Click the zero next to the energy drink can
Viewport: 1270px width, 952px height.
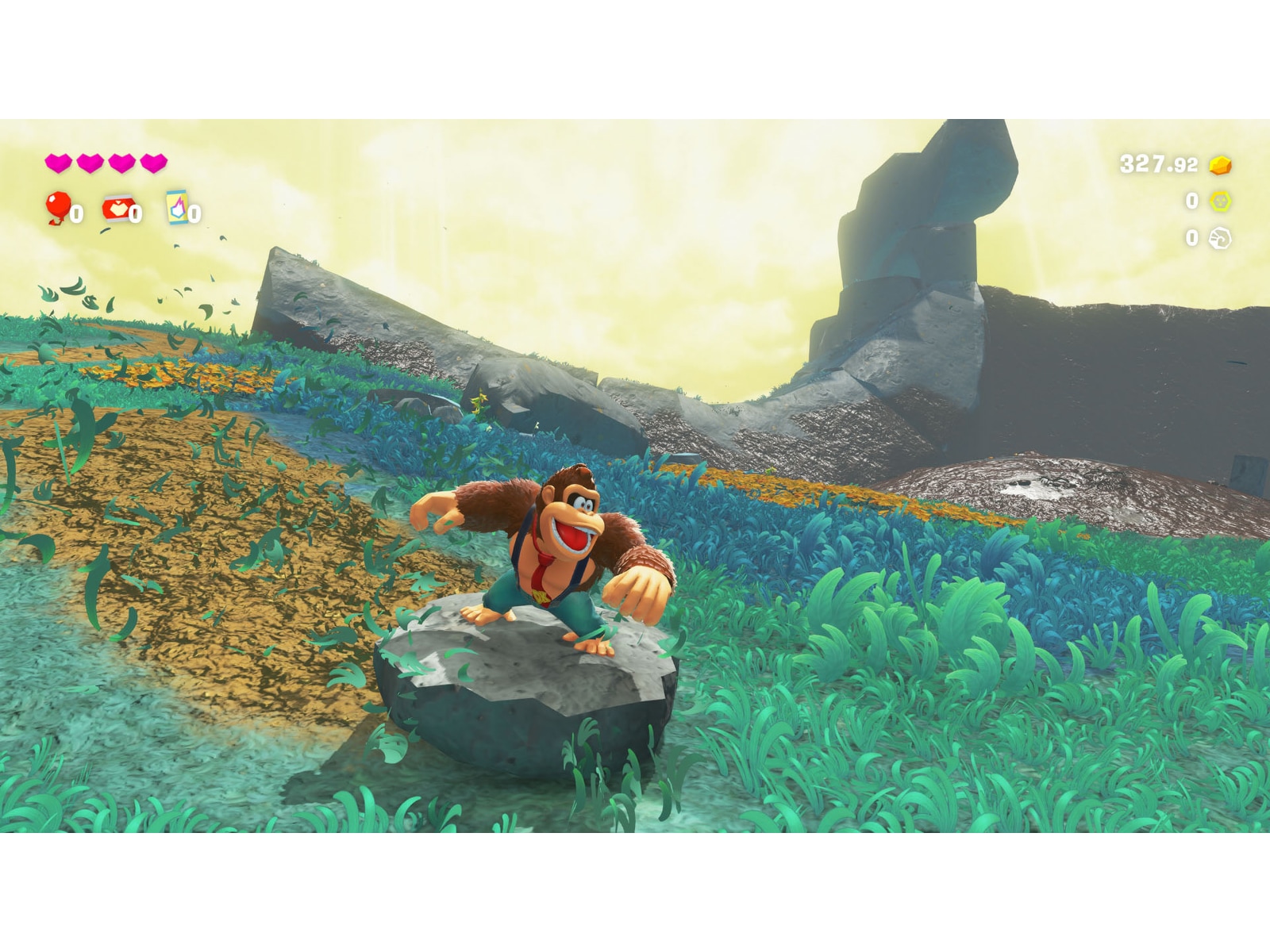tap(193, 214)
